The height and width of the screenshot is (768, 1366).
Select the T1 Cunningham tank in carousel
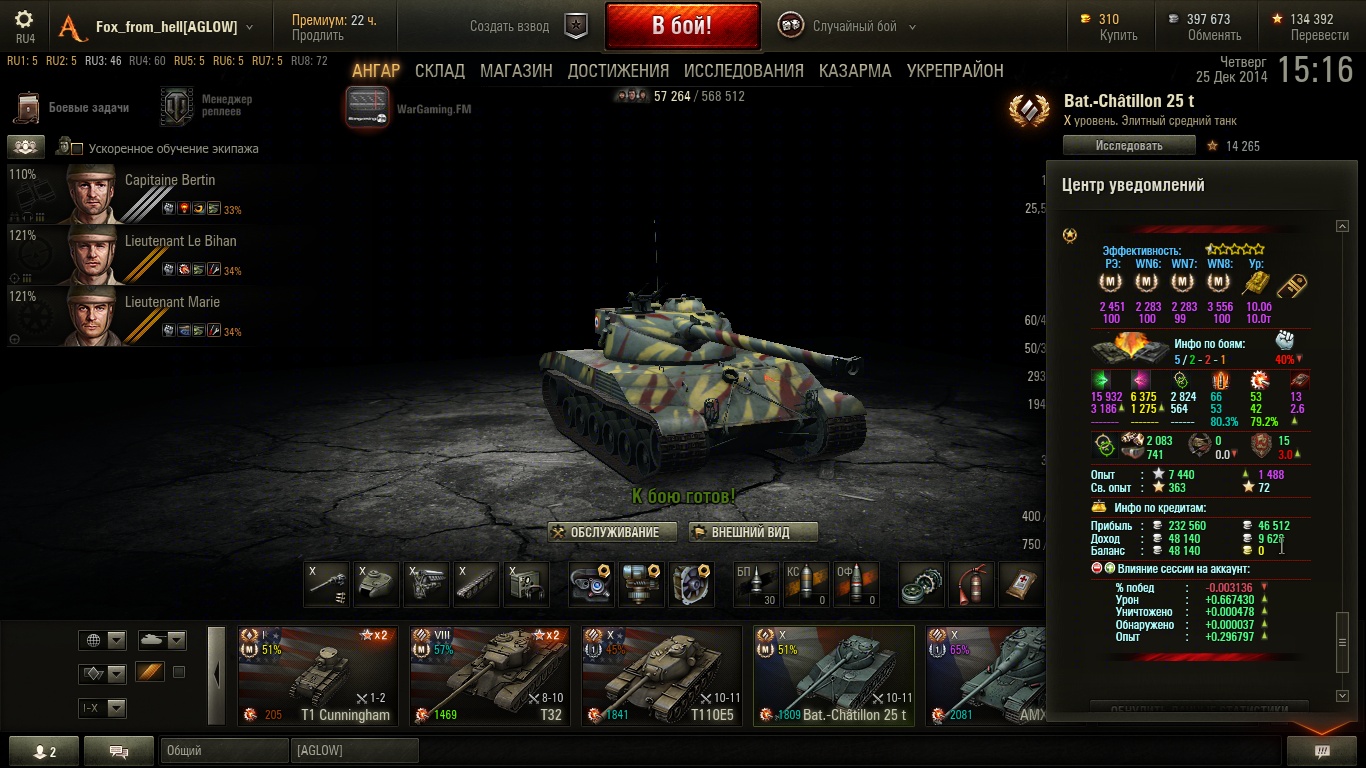[318, 675]
